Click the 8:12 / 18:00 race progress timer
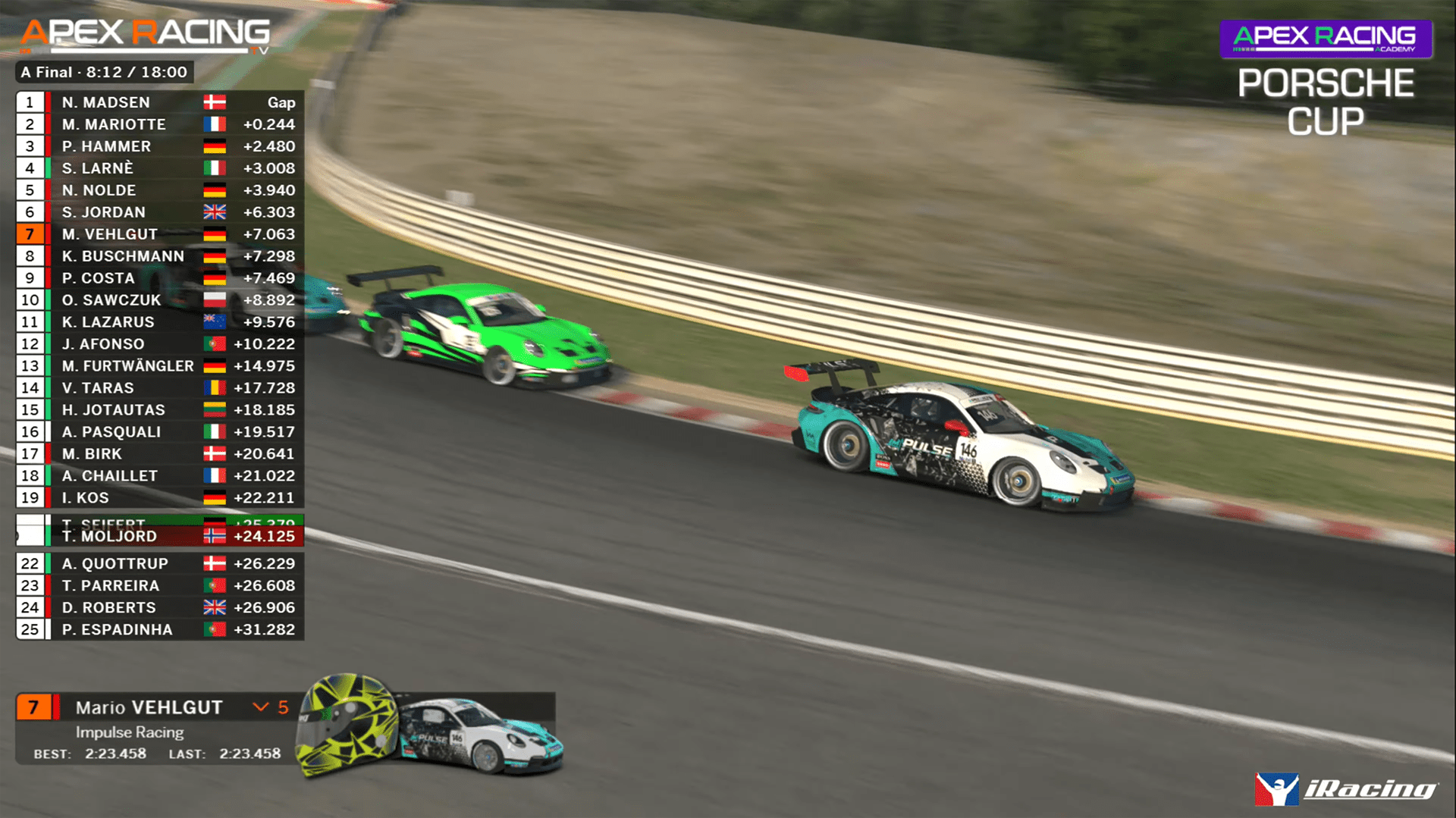 click(140, 72)
